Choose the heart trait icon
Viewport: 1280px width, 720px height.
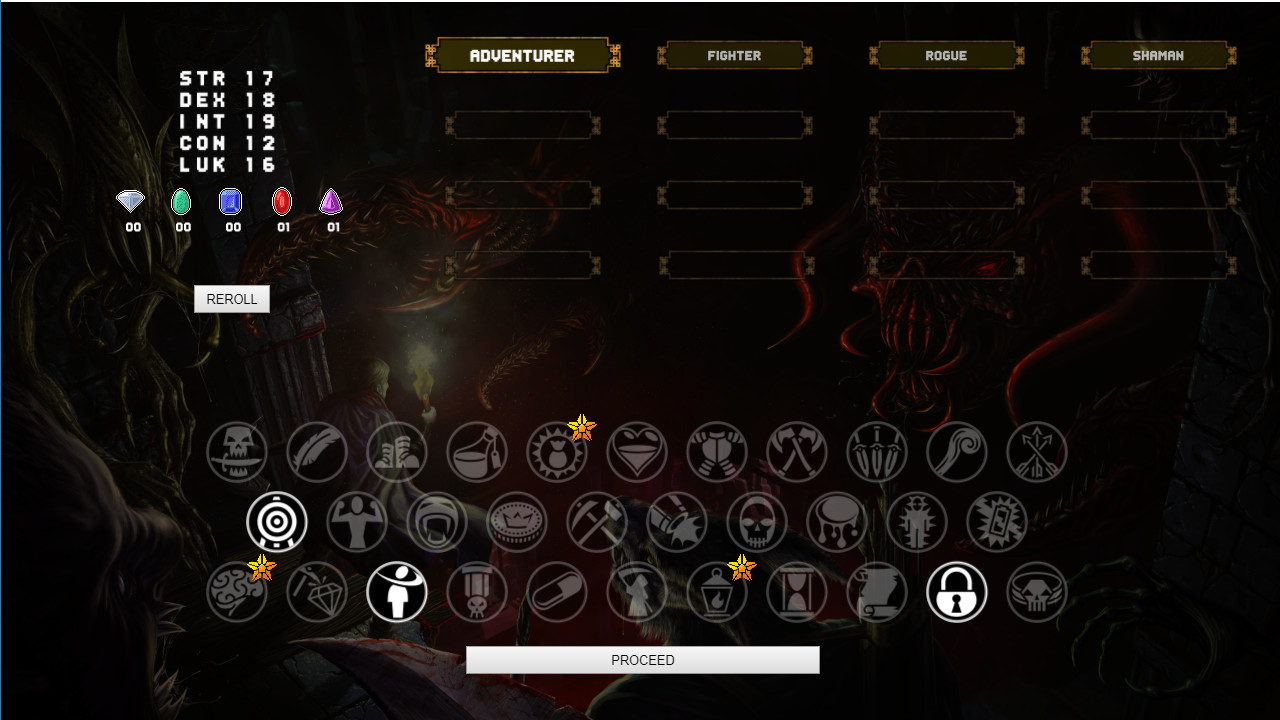(x=637, y=451)
